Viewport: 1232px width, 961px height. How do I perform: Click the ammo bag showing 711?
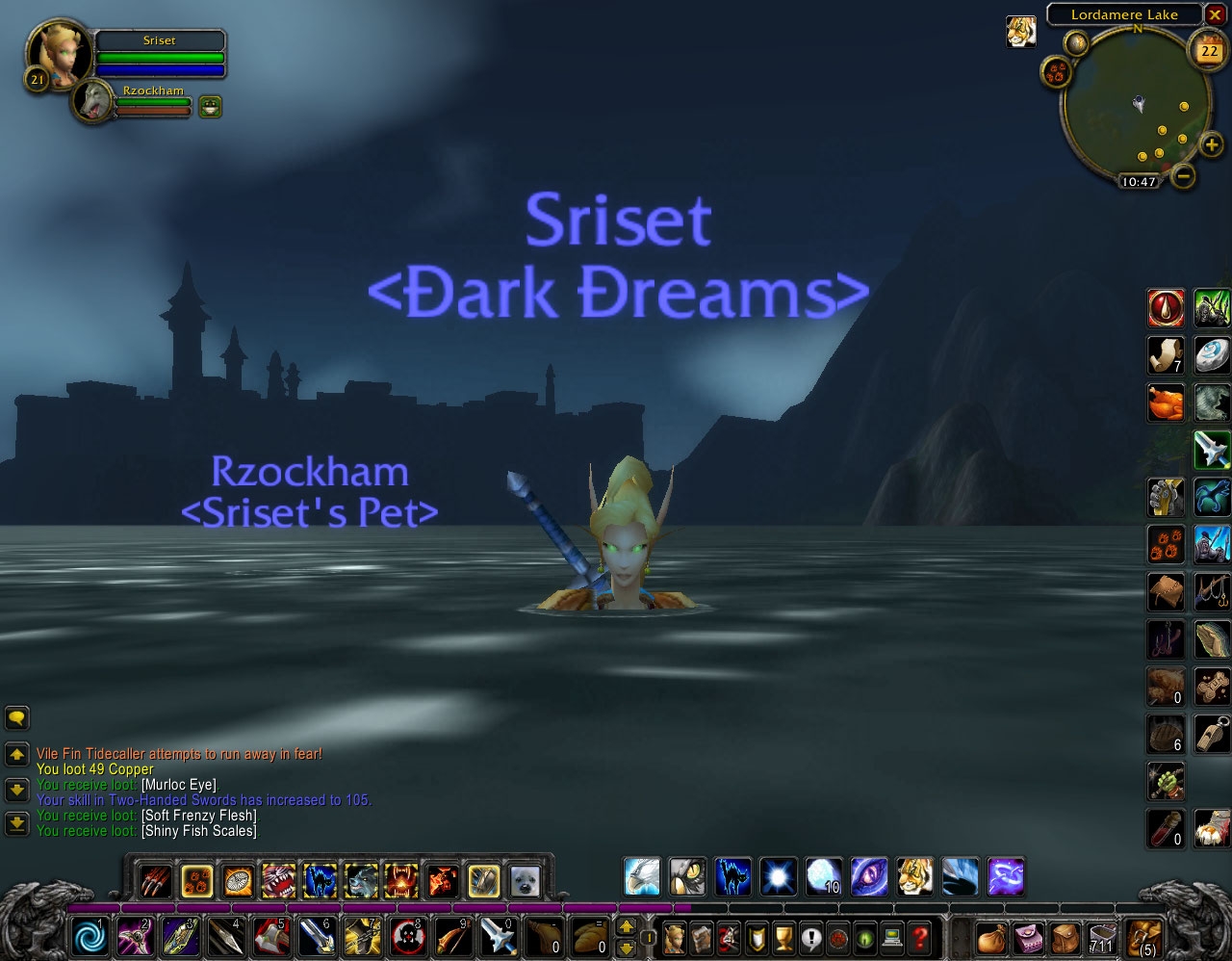coord(1103,936)
